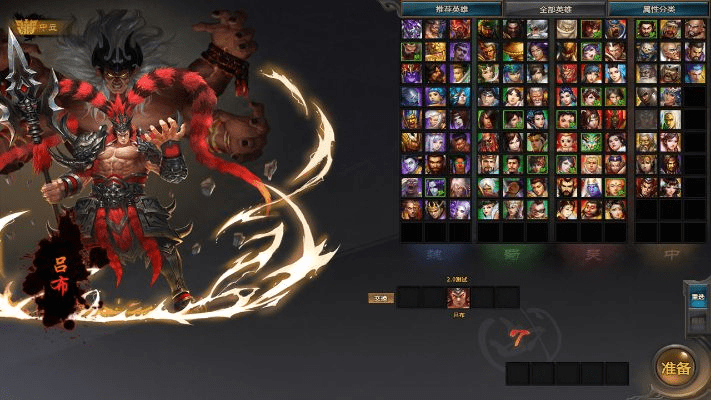Click the blue 重选 button
The height and width of the screenshot is (400, 711).
pyautogui.click(x=698, y=296)
